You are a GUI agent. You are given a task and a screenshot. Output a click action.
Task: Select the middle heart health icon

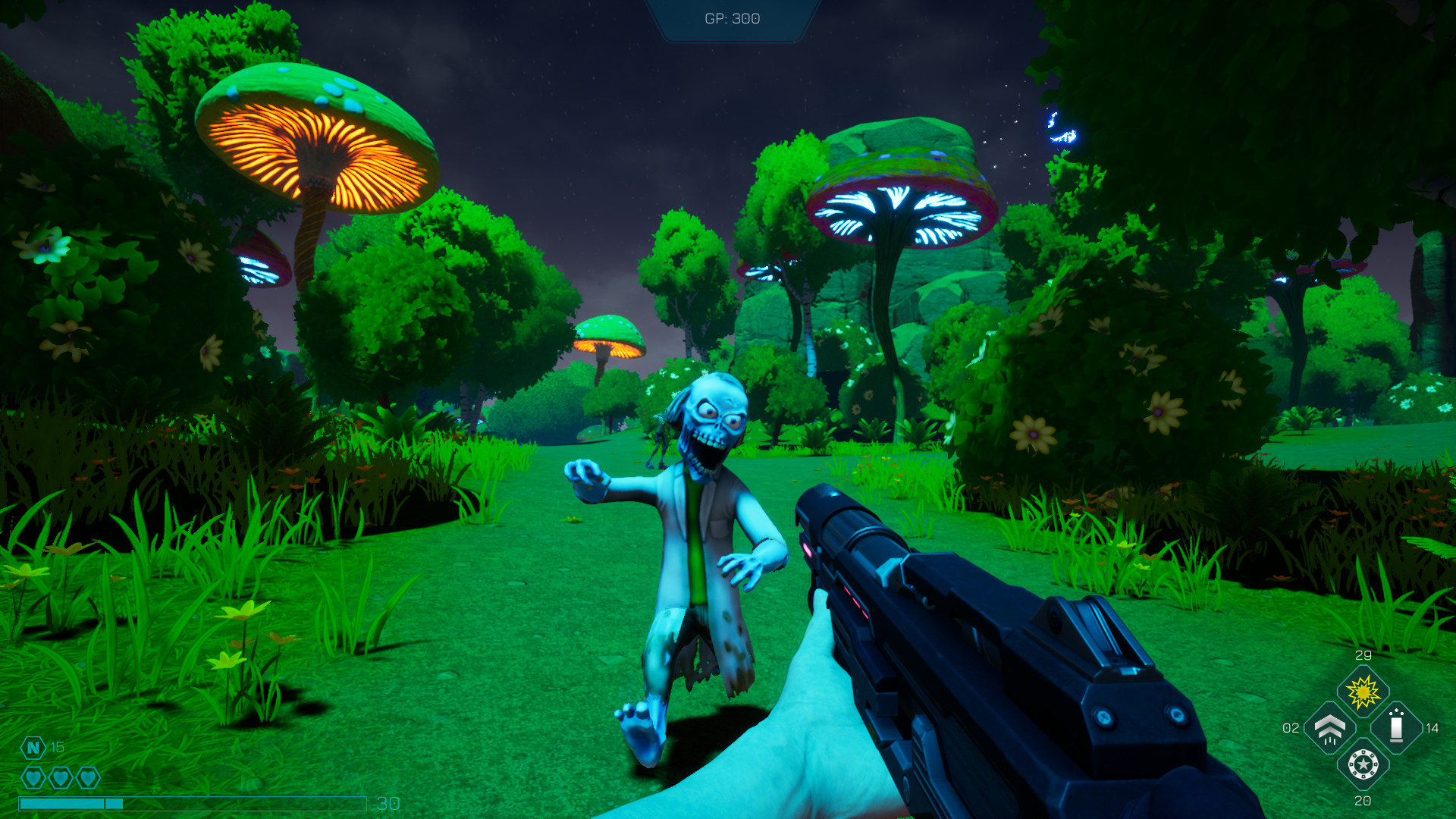[x=61, y=777]
